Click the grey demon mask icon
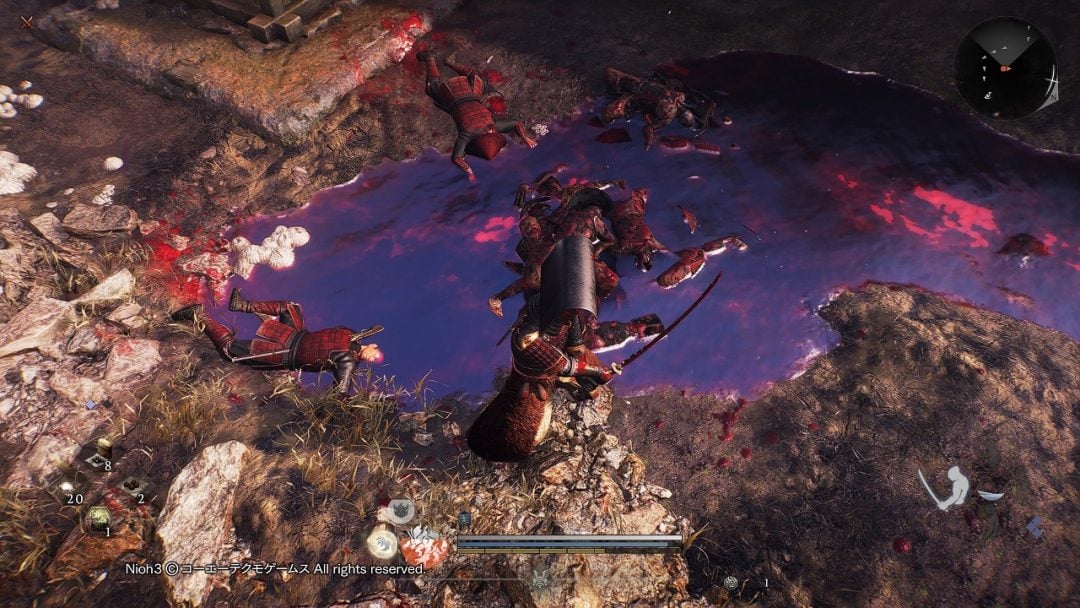This screenshot has width=1080, height=608. 401,512
